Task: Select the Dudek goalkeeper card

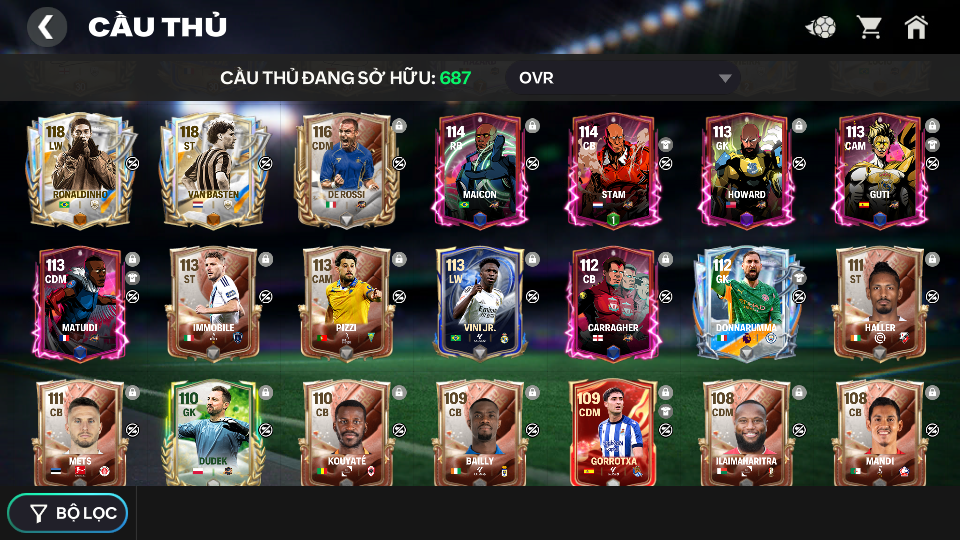Action: [x=213, y=432]
